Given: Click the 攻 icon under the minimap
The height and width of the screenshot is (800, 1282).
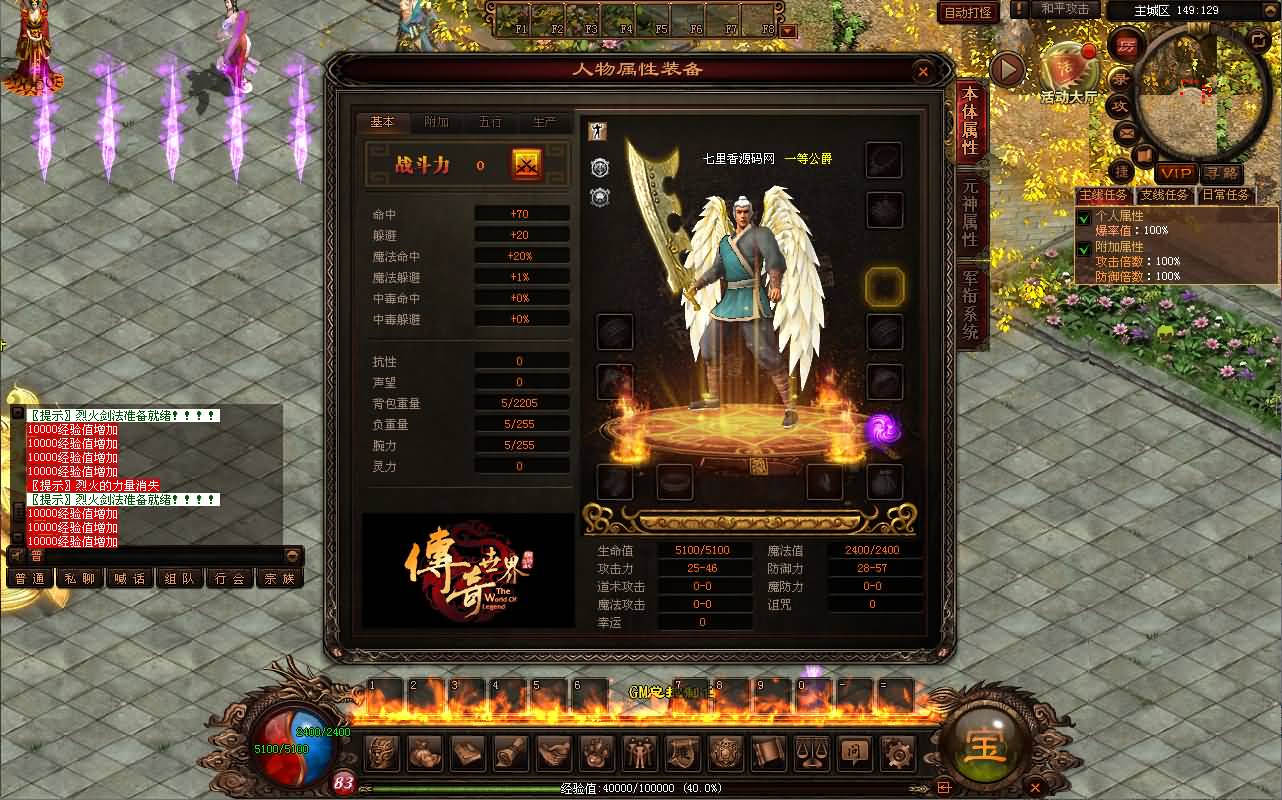Looking at the screenshot, I should (x=1119, y=104).
